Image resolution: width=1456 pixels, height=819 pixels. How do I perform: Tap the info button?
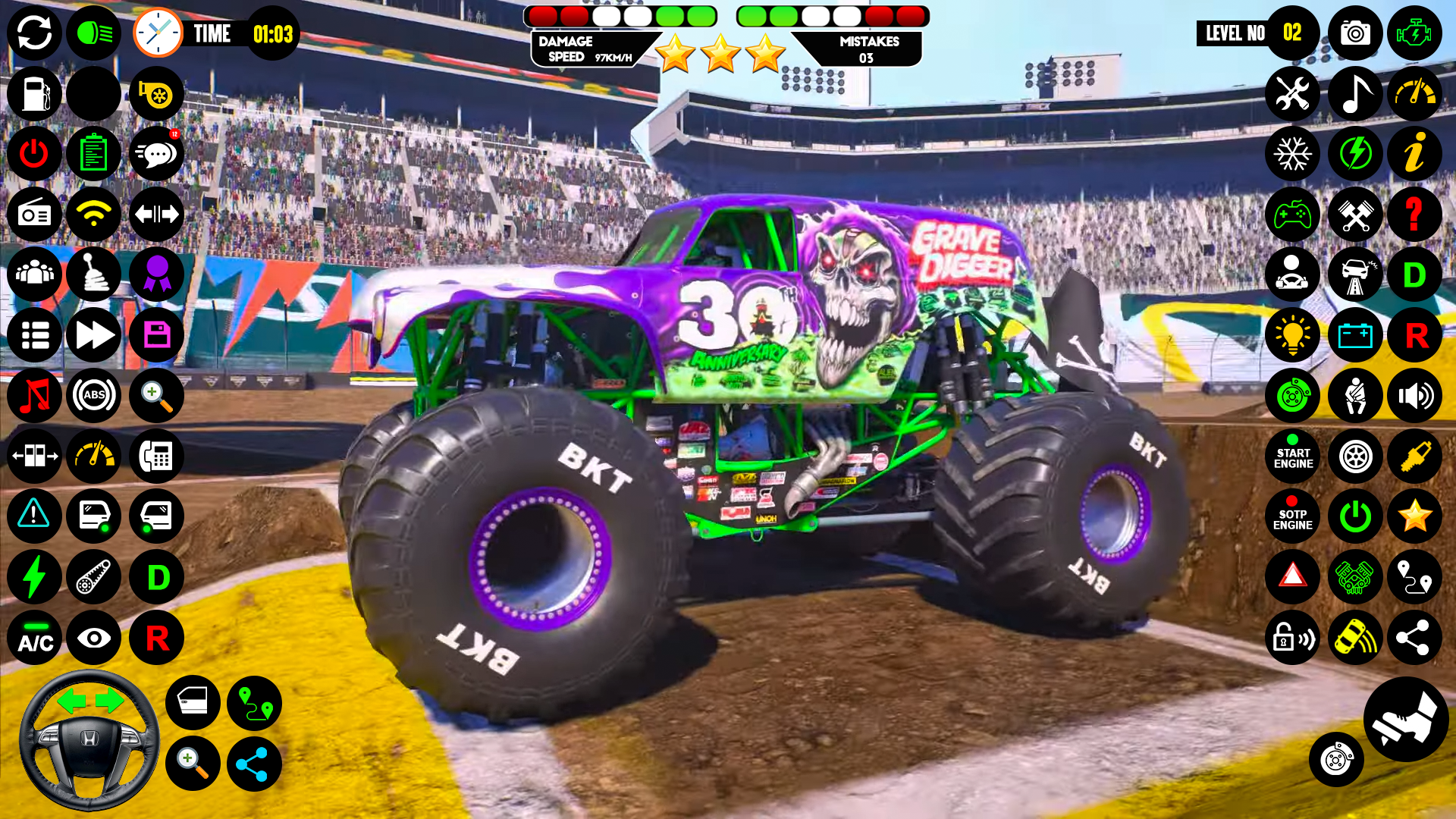(x=1415, y=154)
